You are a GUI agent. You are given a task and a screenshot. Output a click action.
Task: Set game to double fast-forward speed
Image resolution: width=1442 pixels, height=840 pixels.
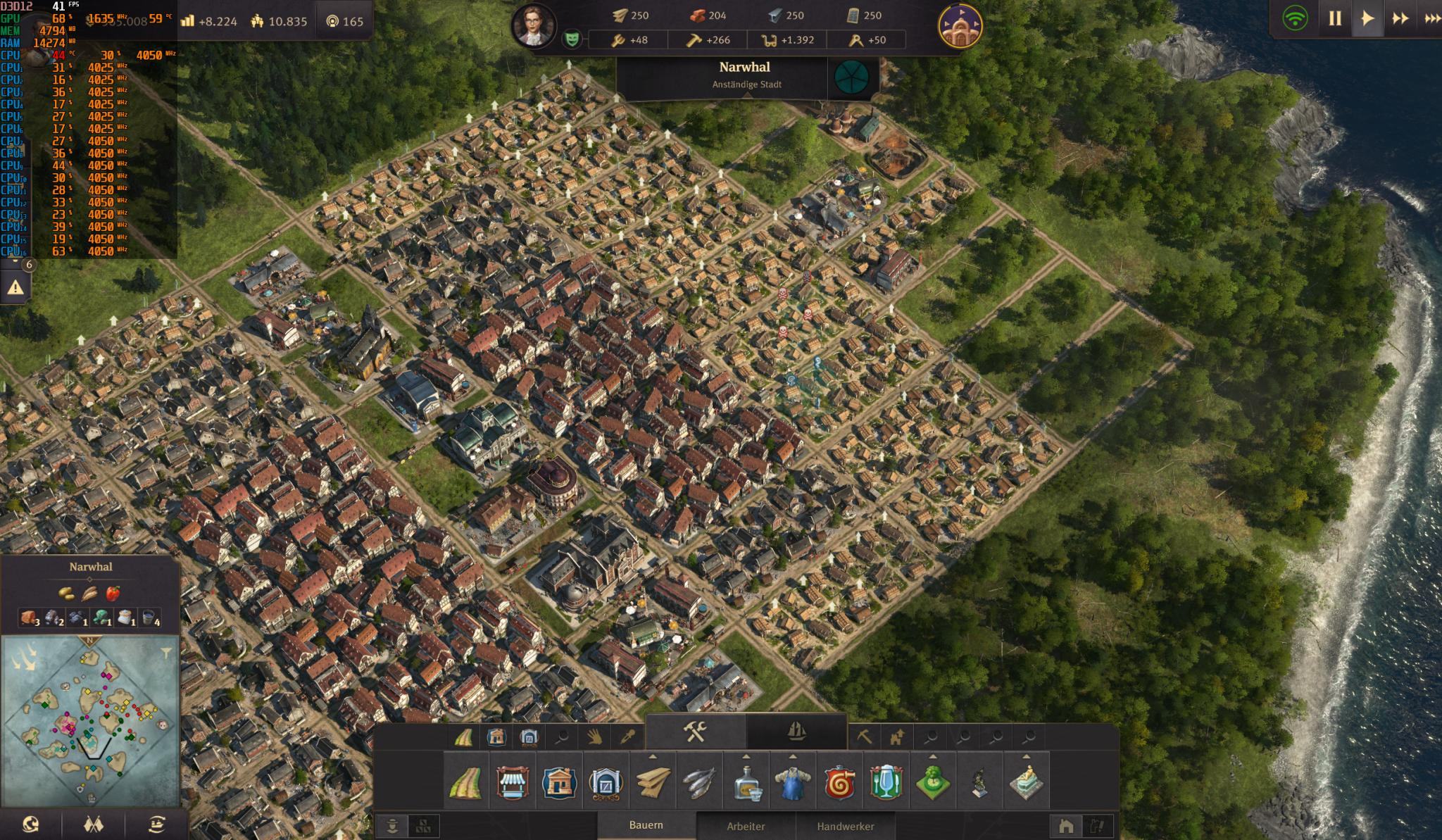[x=1400, y=19]
